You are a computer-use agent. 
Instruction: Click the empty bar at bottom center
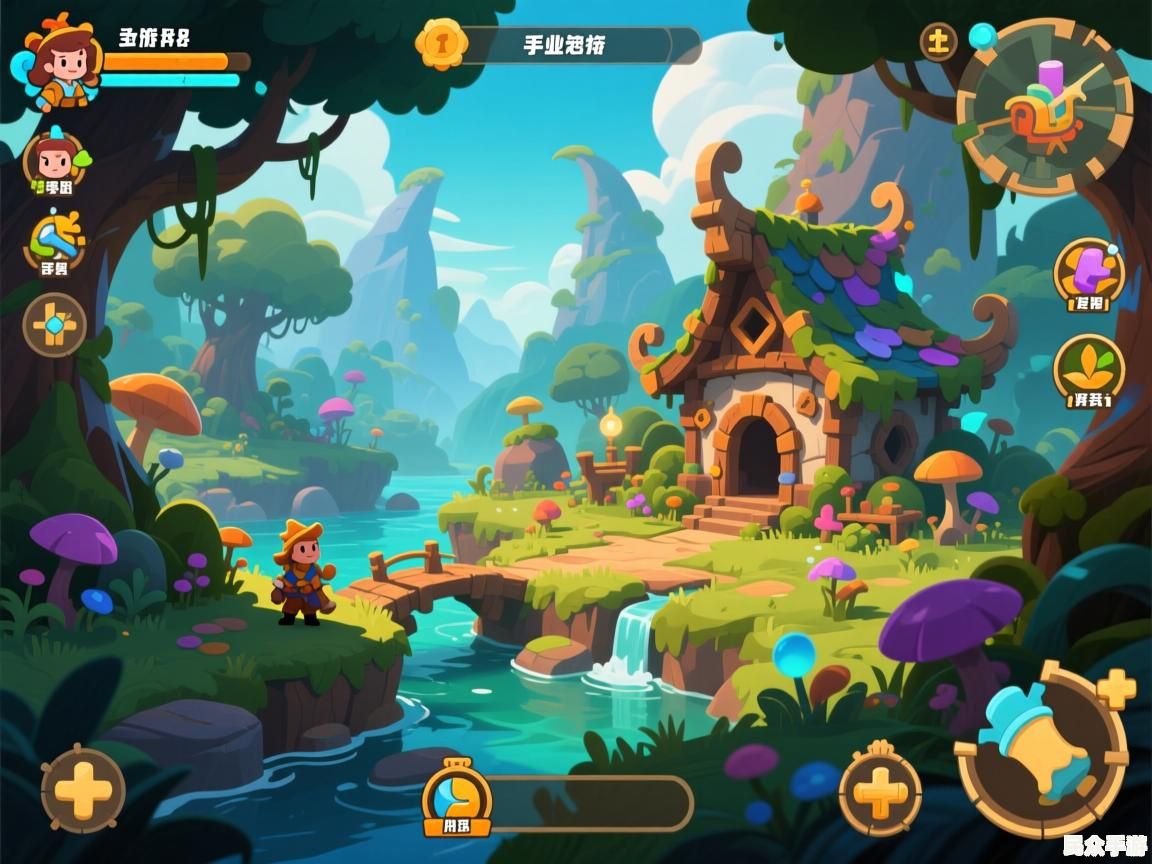(592, 803)
